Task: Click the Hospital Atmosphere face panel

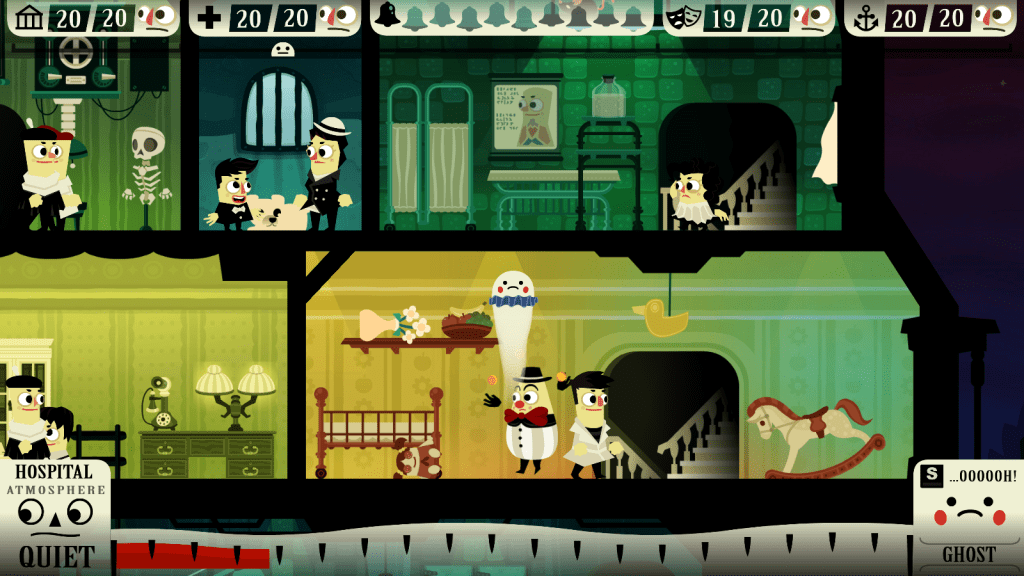Action: [56, 510]
